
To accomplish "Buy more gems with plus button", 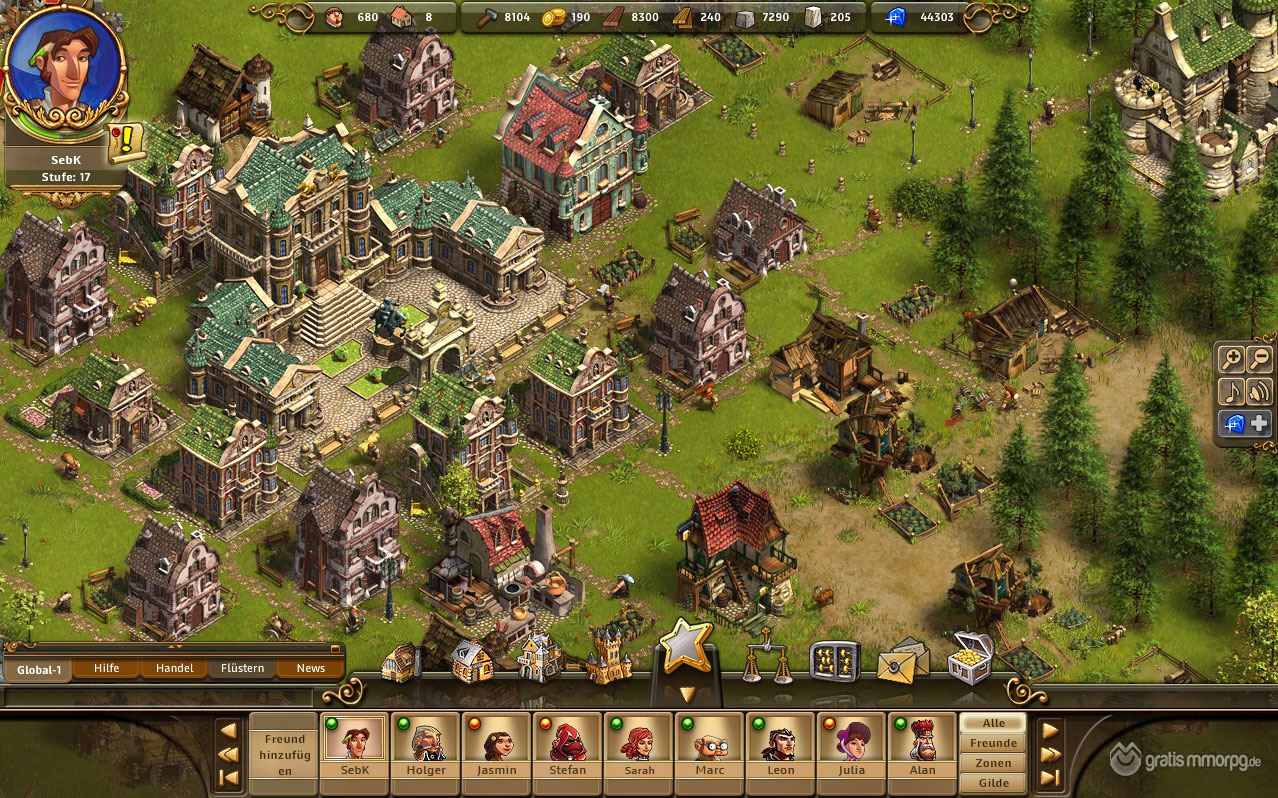I will point(1259,423).
